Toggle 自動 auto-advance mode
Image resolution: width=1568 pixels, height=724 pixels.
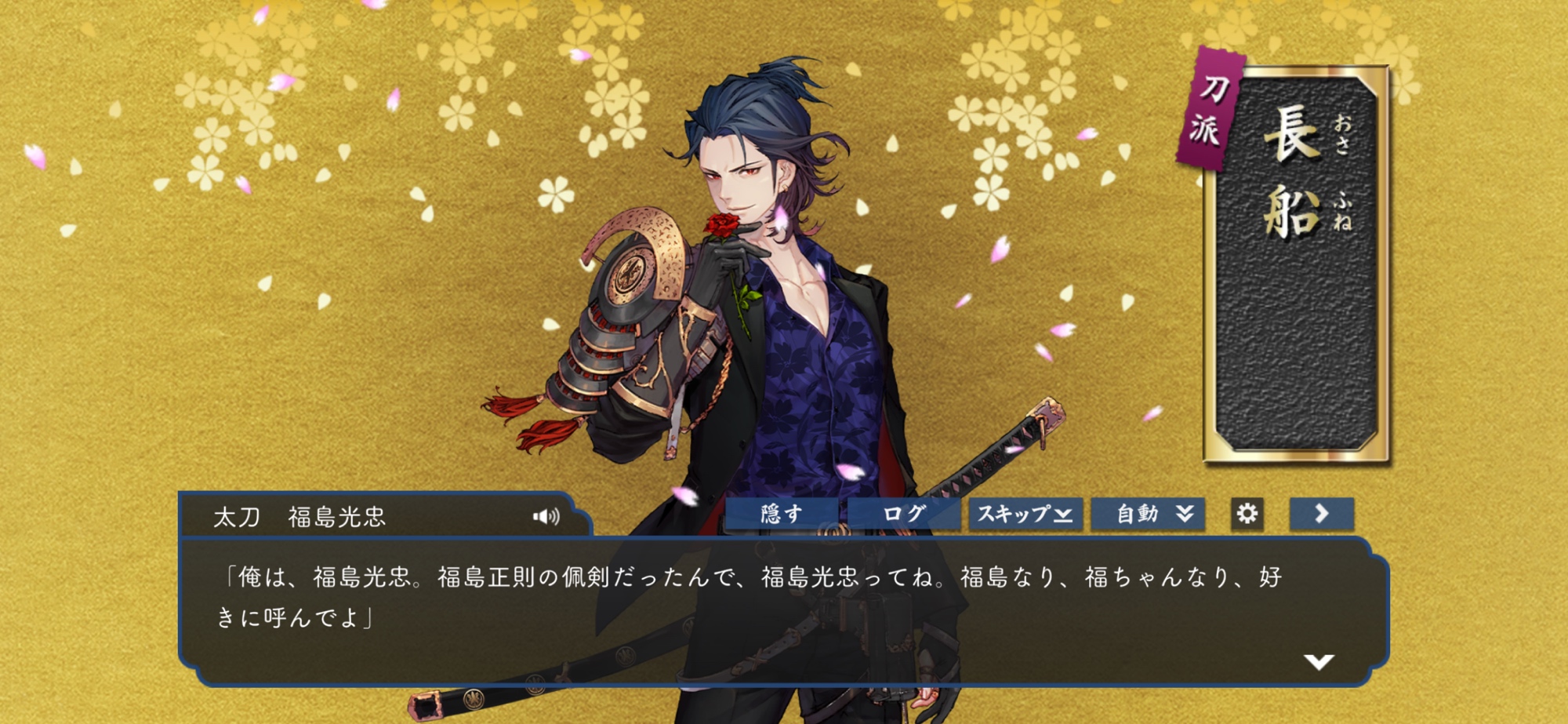click(1148, 515)
